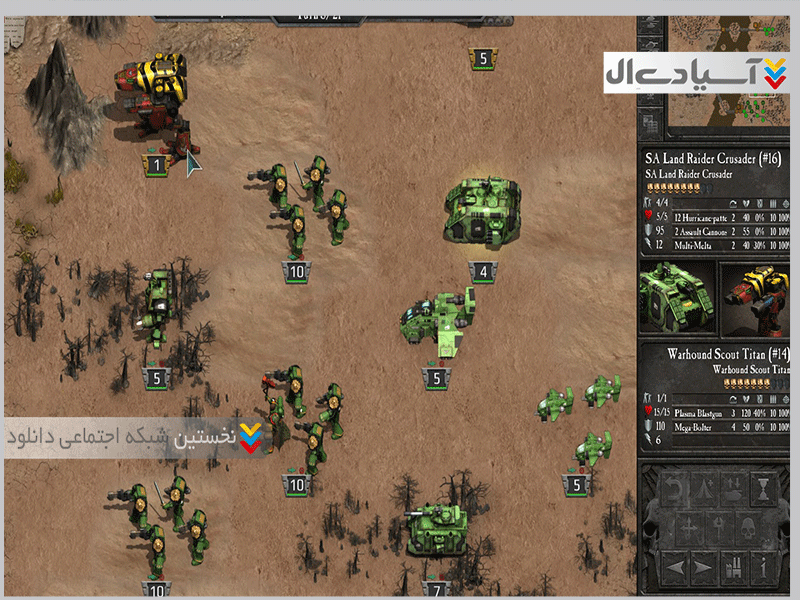This screenshot has width=800, height=600.
Task: Click the tactical minimap
Action: tap(718, 110)
